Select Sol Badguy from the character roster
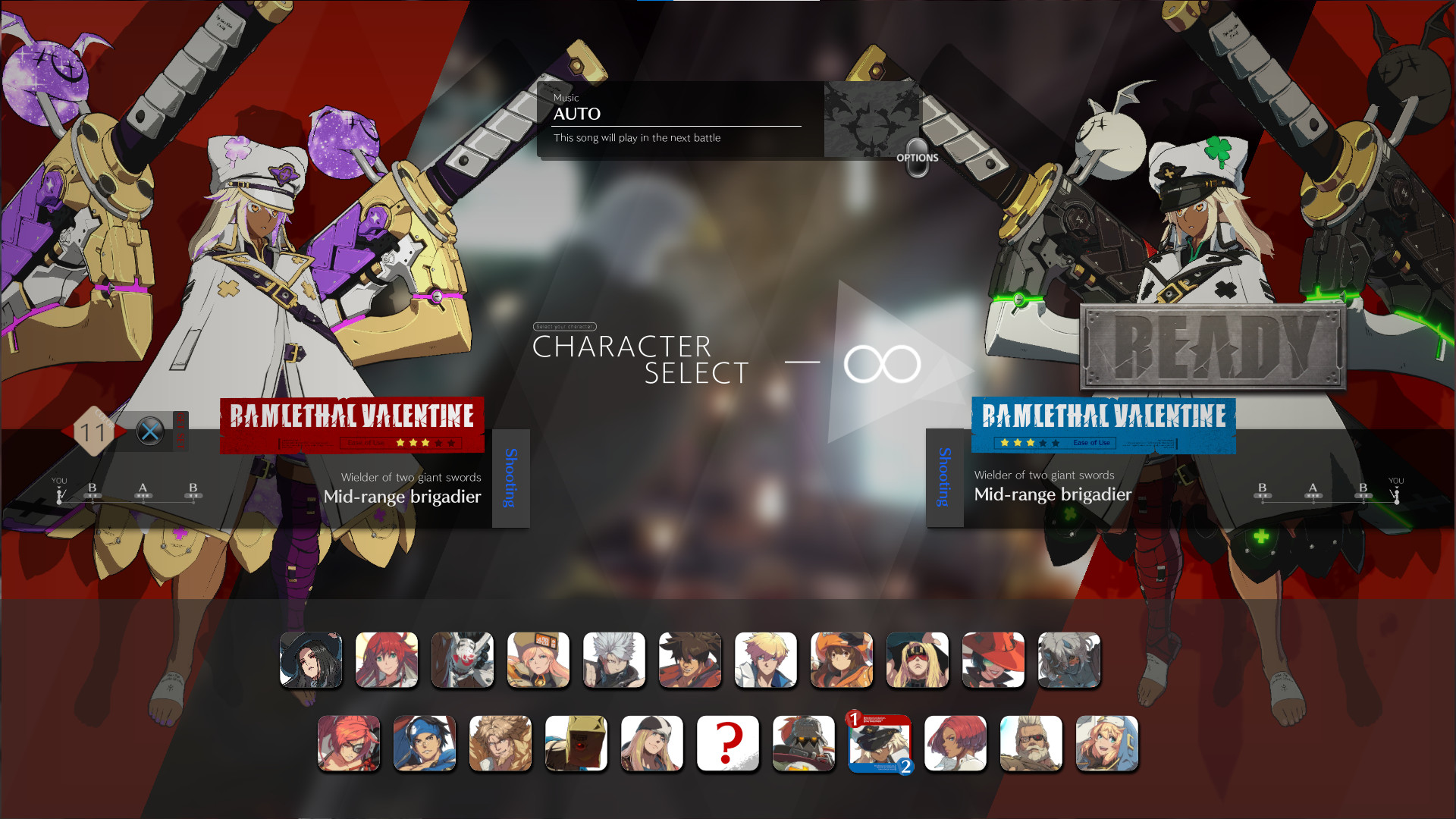The height and width of the screenshot is (819, 1456). (x=690, y=660)
